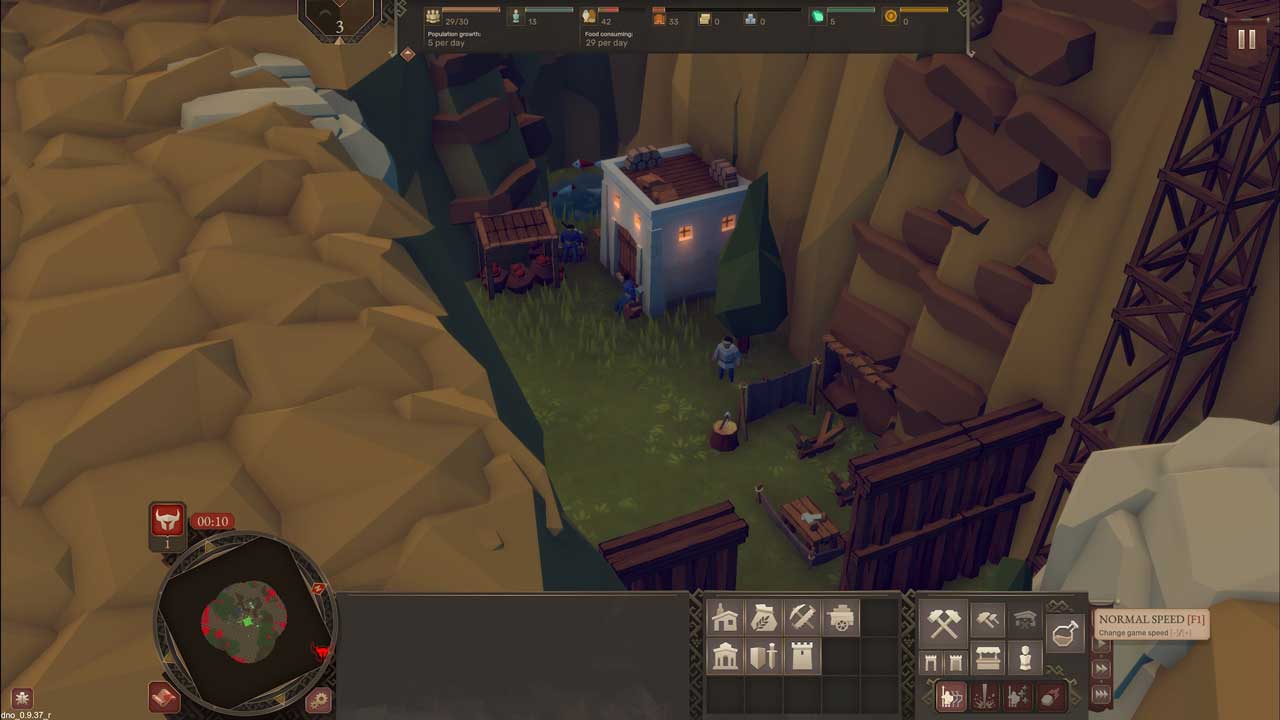Activate the highlighted red soldier ability
The height and width of the screenshot is (720, 1280).
point(951,696)
